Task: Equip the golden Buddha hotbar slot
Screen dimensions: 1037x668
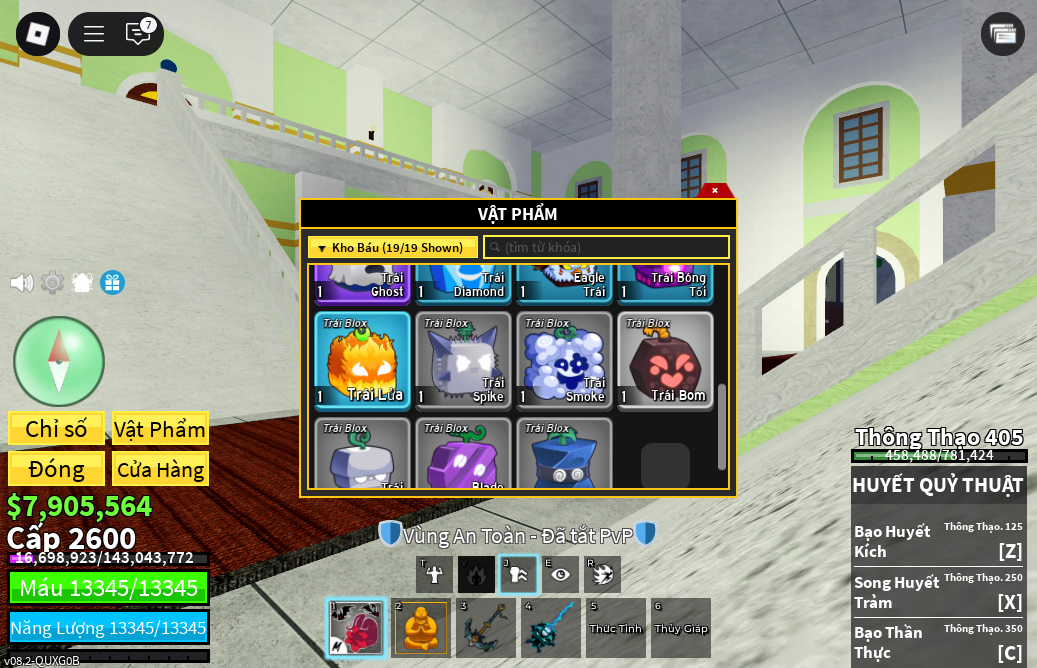Action: 421,628
